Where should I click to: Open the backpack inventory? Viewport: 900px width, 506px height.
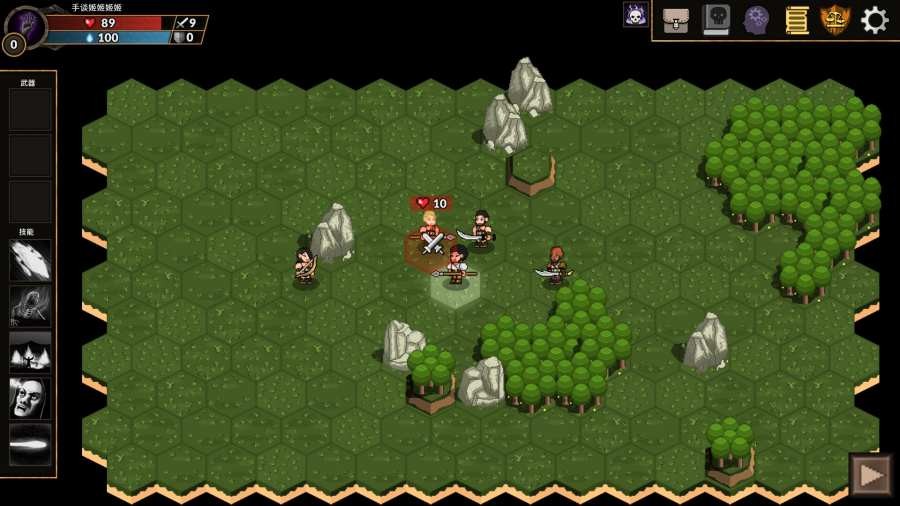(x=676, y=20)
